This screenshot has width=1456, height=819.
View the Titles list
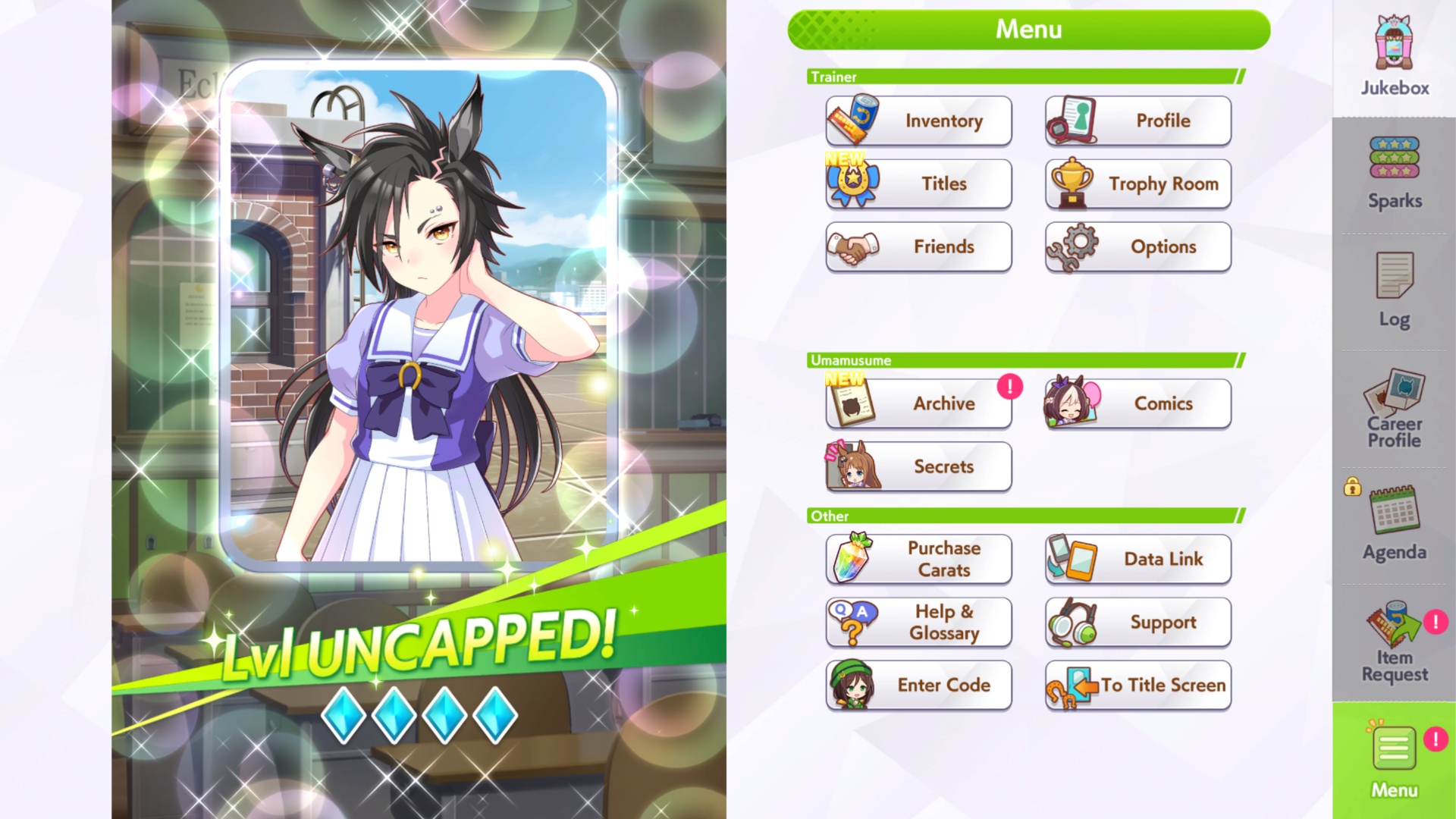click(918, 184)
